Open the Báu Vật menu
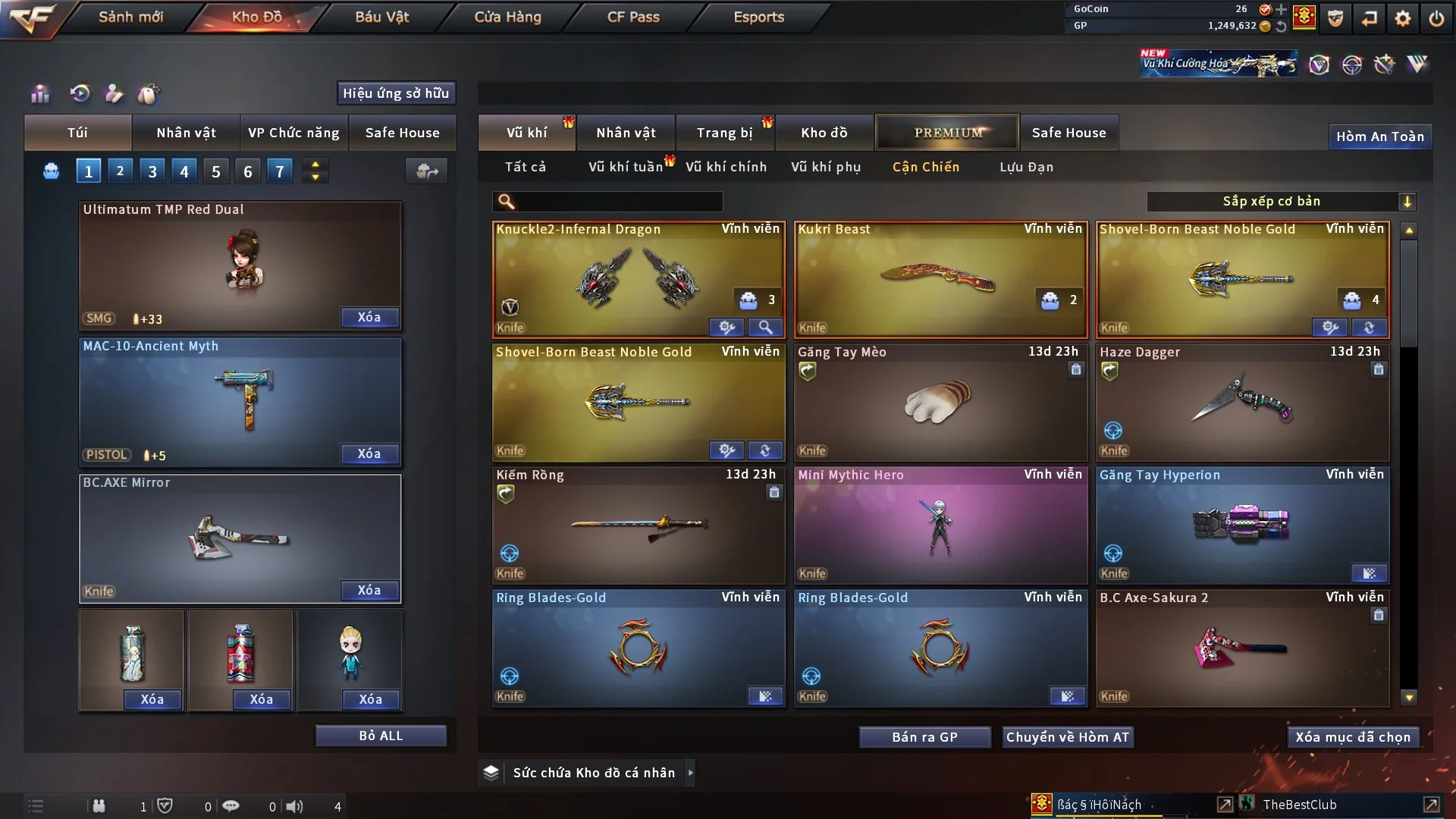Screen dimensions: 1456x819 [381, 16]
